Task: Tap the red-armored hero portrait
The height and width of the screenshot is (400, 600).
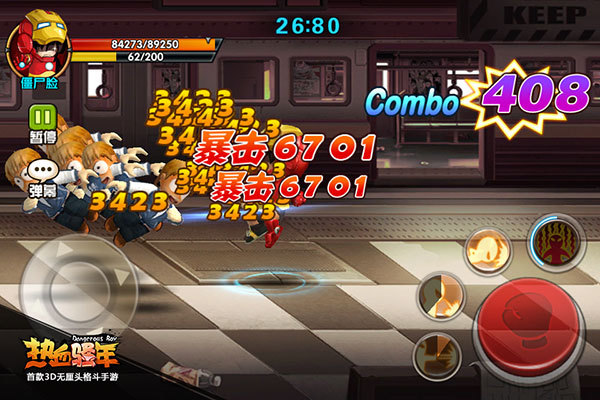Action: click(x=36, y=38)
